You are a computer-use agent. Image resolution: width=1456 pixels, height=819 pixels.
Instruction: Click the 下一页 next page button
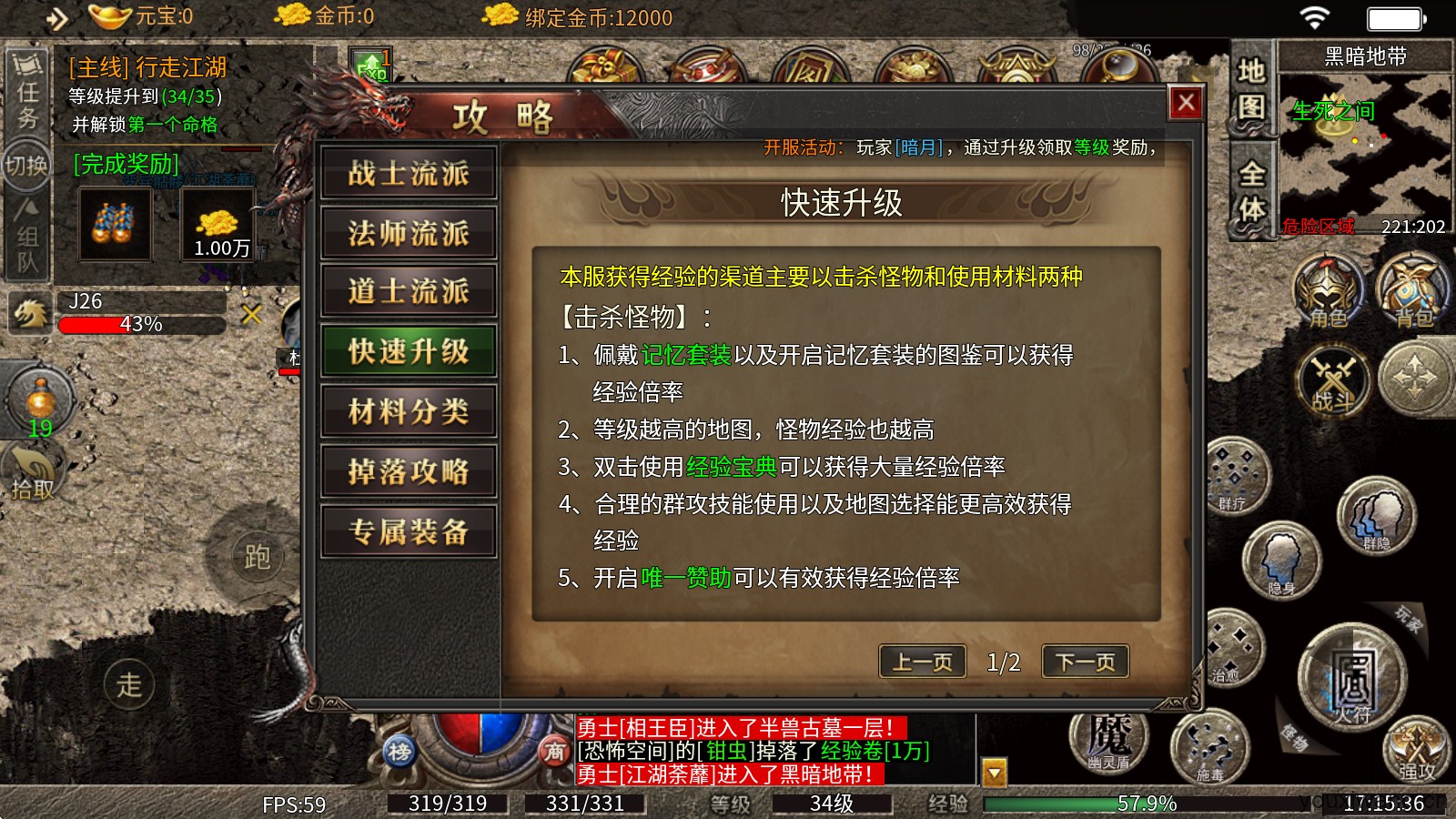click(1085, 662)
